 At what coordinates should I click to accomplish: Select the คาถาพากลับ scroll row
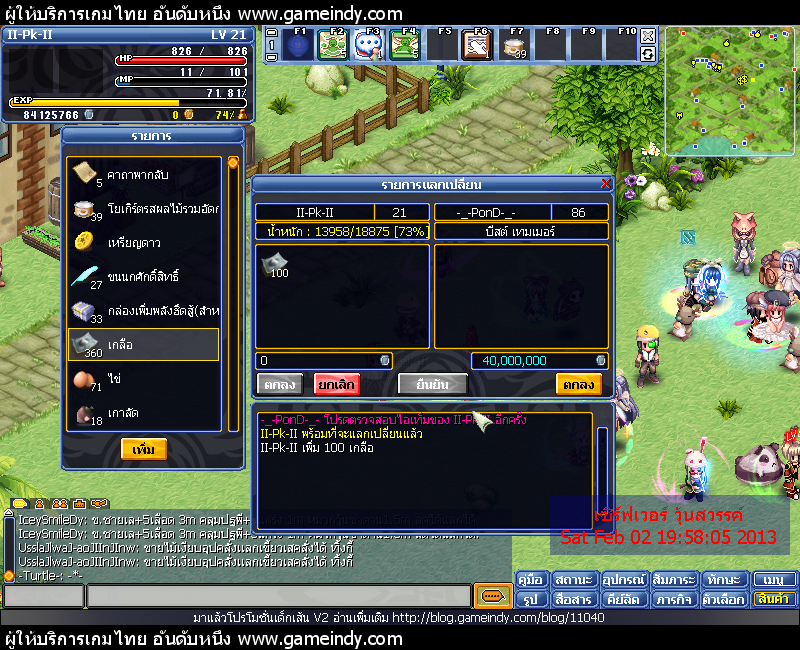coord(143,174)
